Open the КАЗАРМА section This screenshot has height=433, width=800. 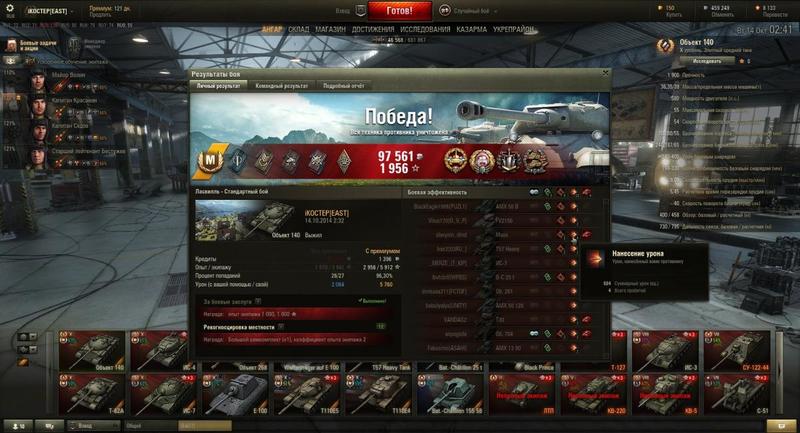(x=471, y=30)
